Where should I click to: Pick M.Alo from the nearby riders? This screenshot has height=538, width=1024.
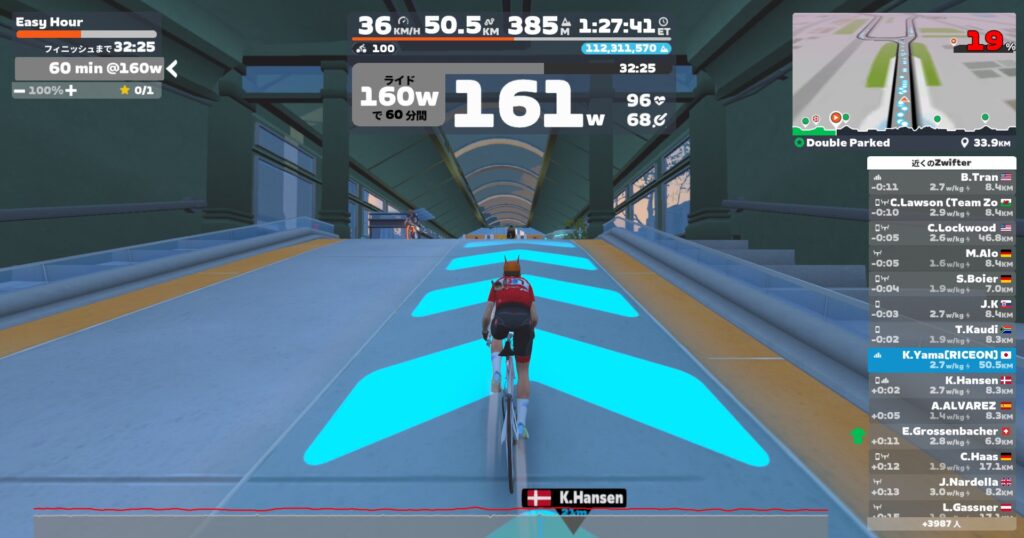tap(941, 257)
